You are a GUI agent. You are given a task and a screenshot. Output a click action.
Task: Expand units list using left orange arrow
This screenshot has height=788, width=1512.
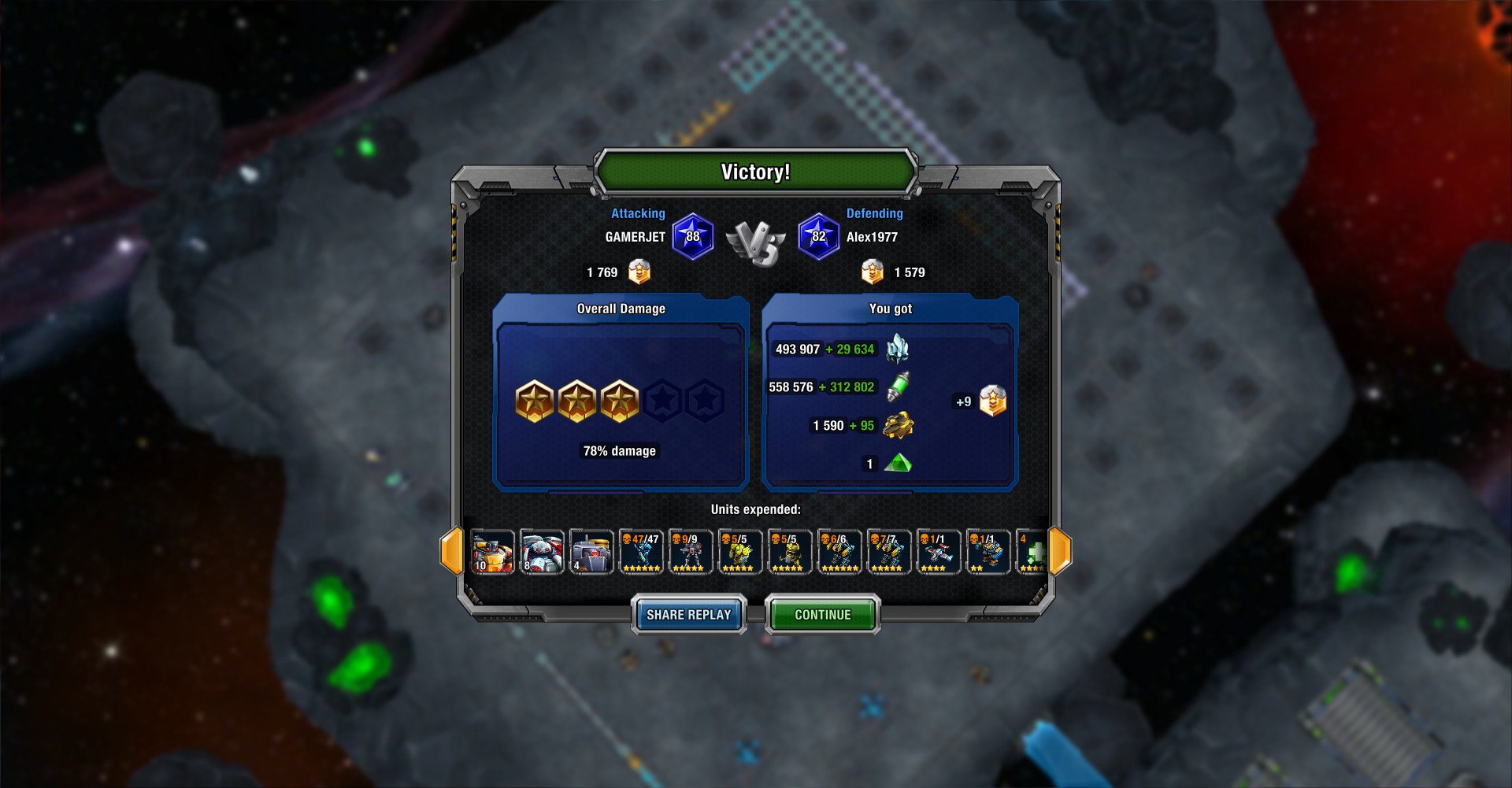coord(451,551)
